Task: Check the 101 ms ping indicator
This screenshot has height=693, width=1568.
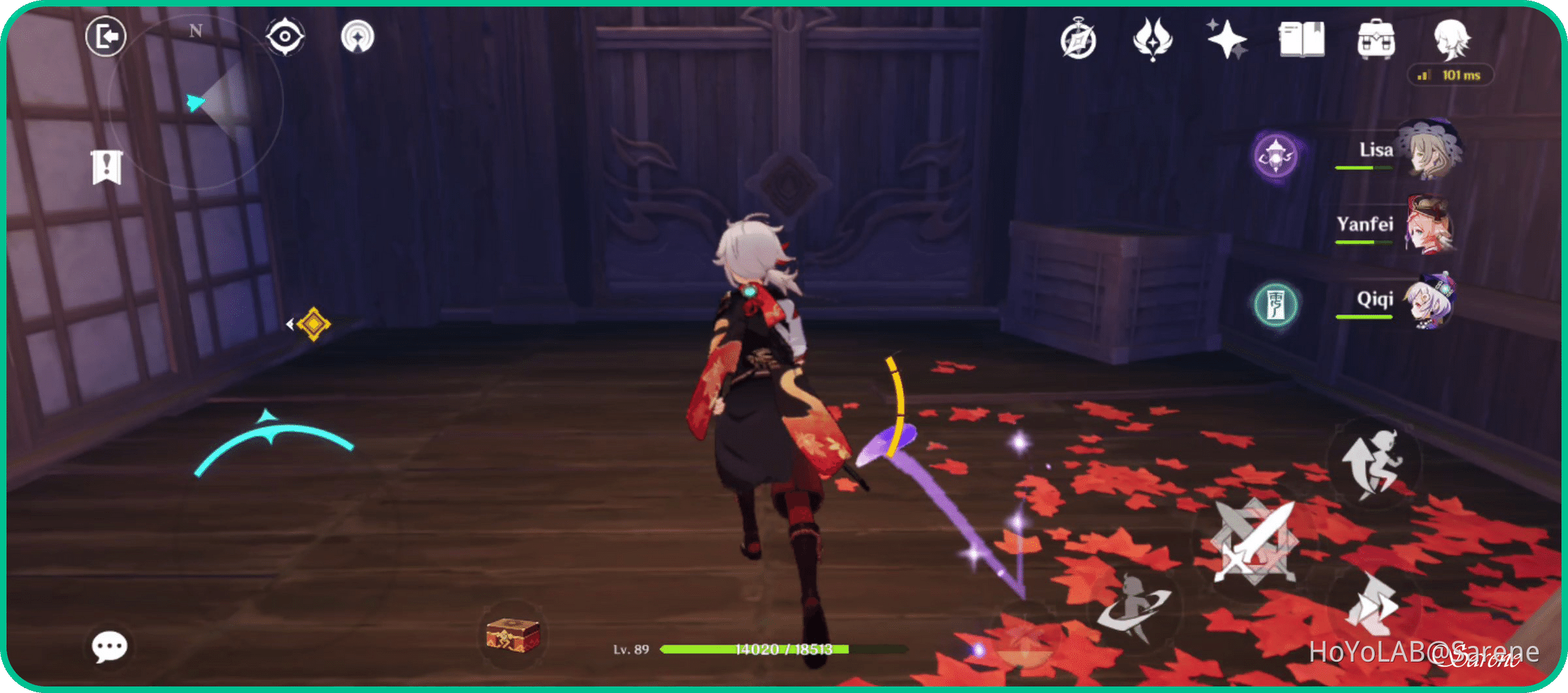Action: [1451, 75]
